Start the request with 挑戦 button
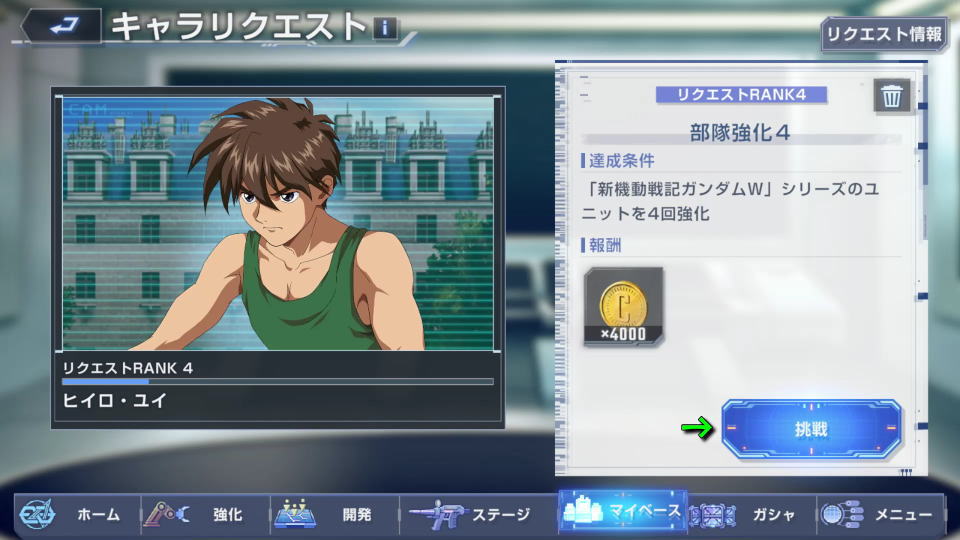960x540 pixels. 811,430
